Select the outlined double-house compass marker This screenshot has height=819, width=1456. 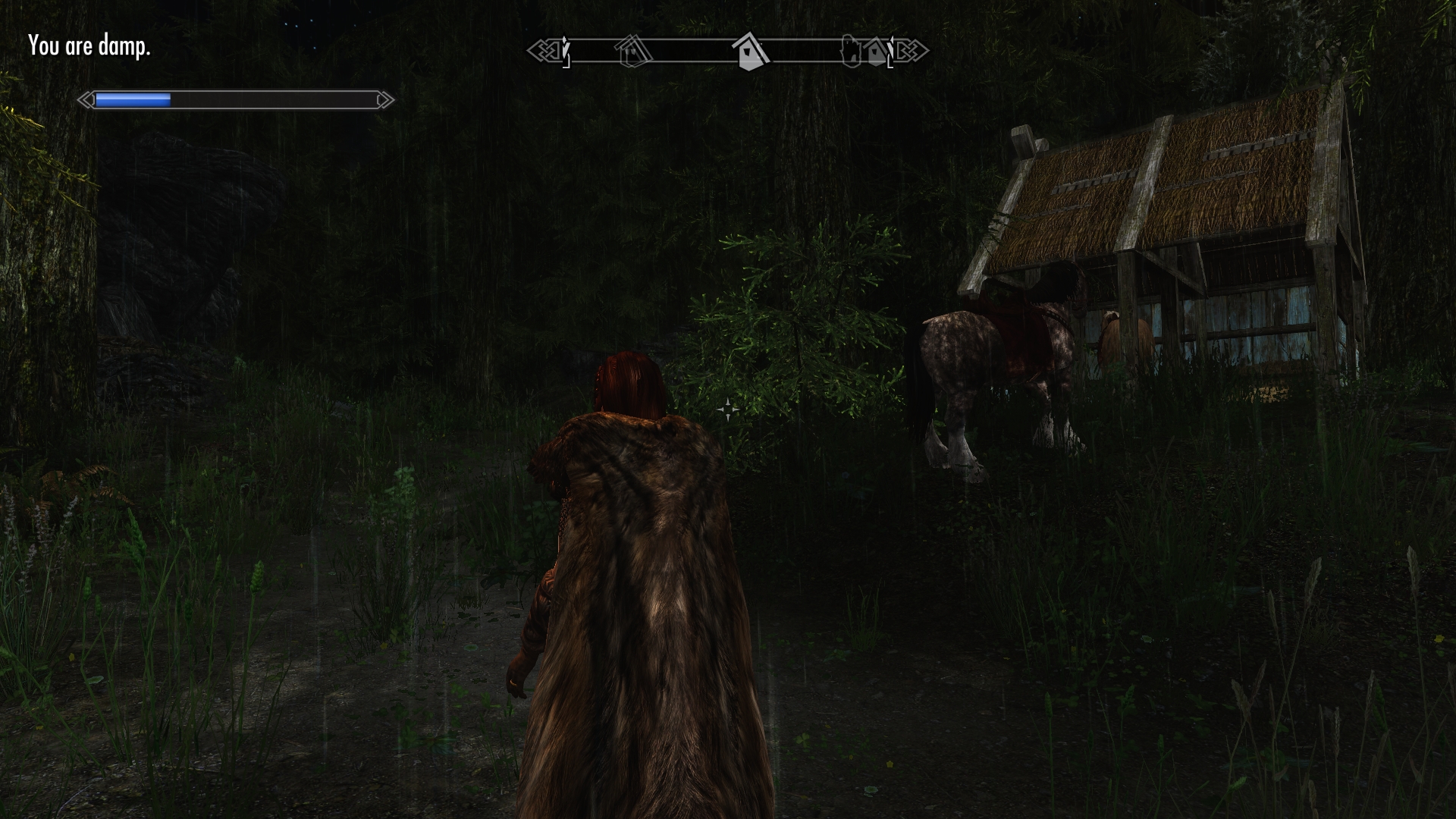[x=635, y=52]
